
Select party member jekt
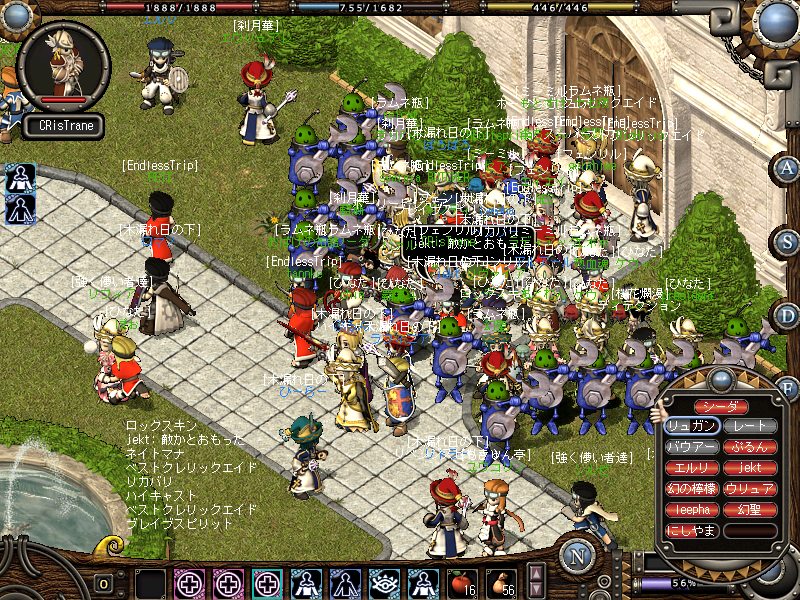click(x=750, y=468)
